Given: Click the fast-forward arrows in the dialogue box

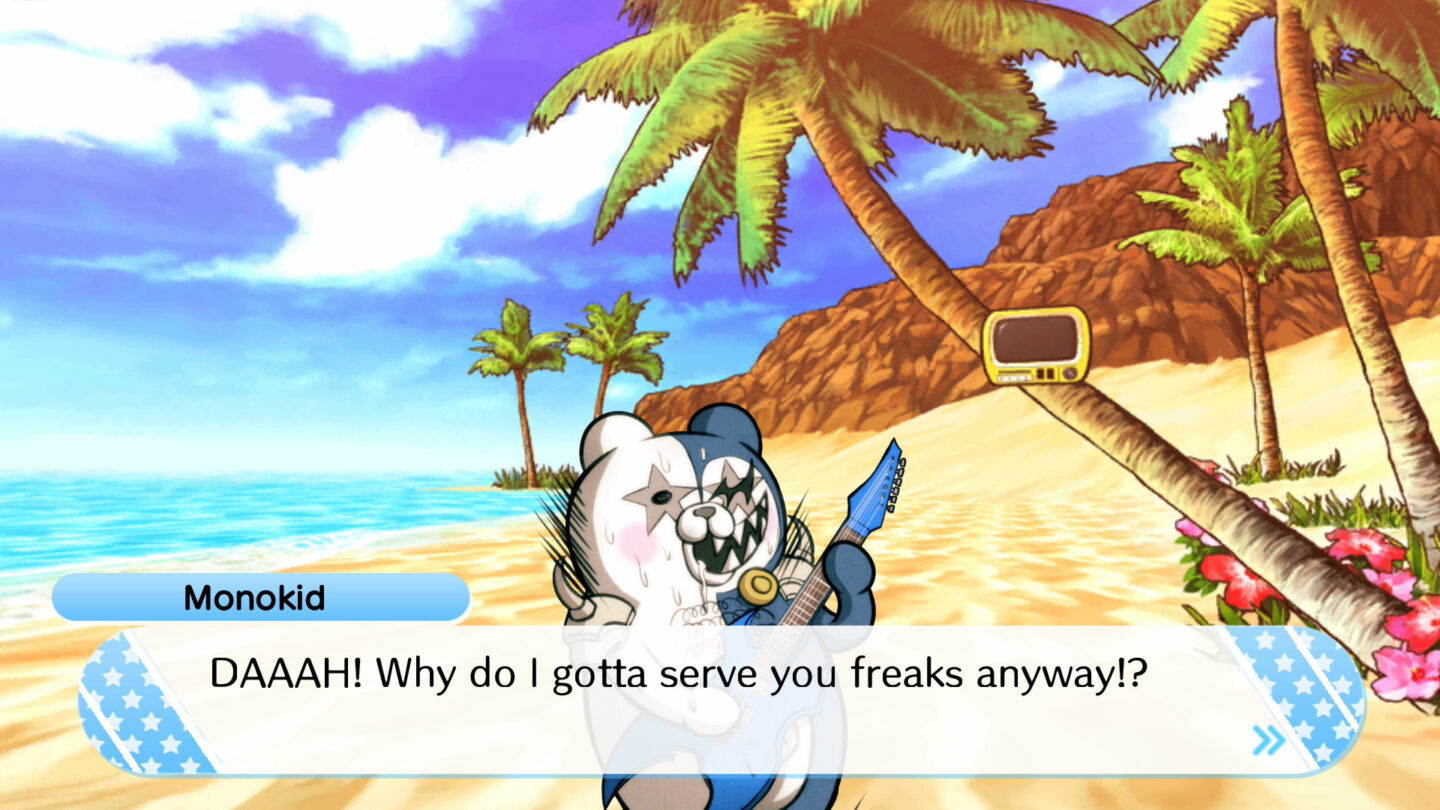Looking at the screenshot, I should pyautogui.click(x=1268, y=737).
